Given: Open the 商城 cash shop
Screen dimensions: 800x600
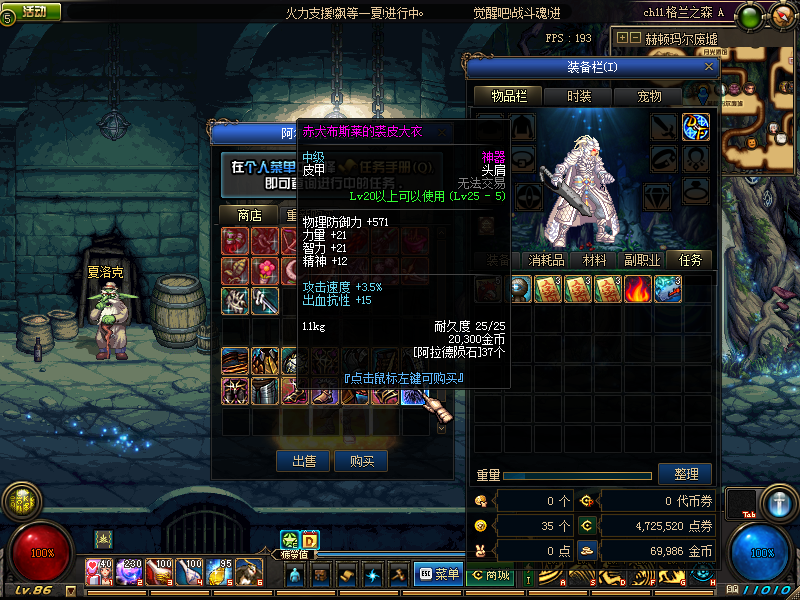Looking at the screenshot, I should pyautogui.click(x=490, y=574).
